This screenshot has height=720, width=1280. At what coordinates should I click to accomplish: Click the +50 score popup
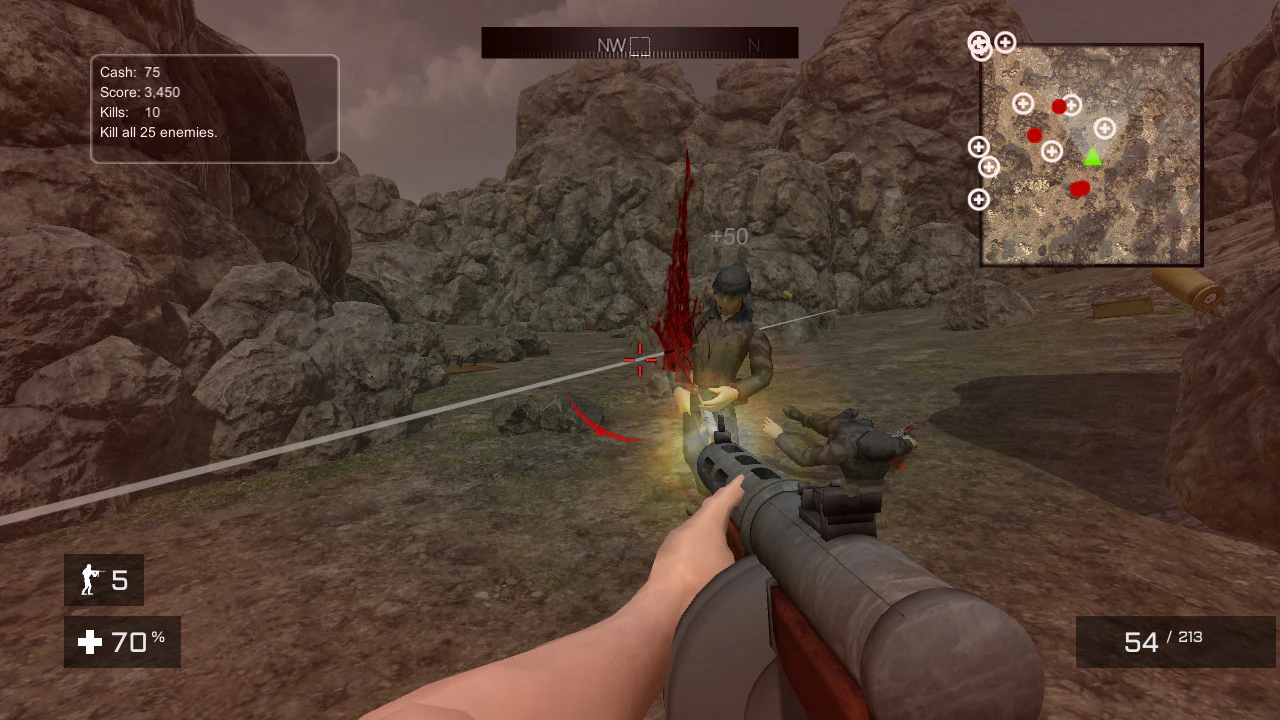(x=729, y=236)
